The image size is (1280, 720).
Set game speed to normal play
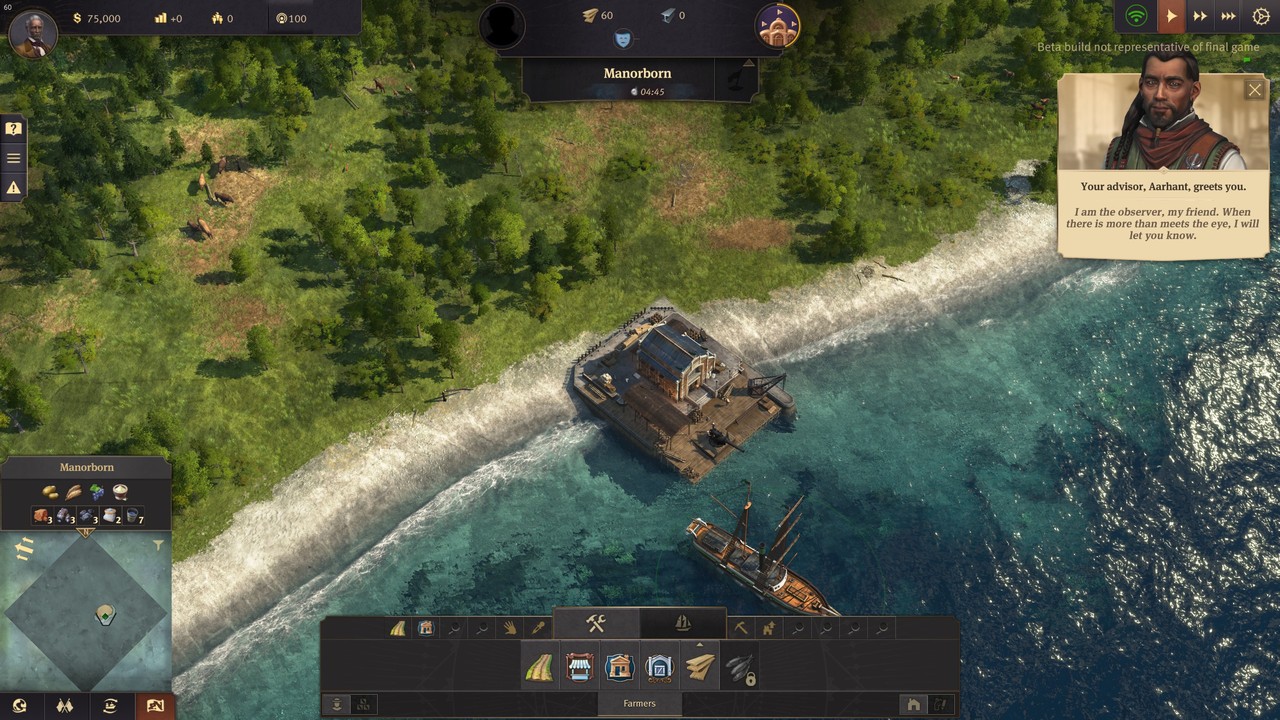click(x=1171, y=16)
